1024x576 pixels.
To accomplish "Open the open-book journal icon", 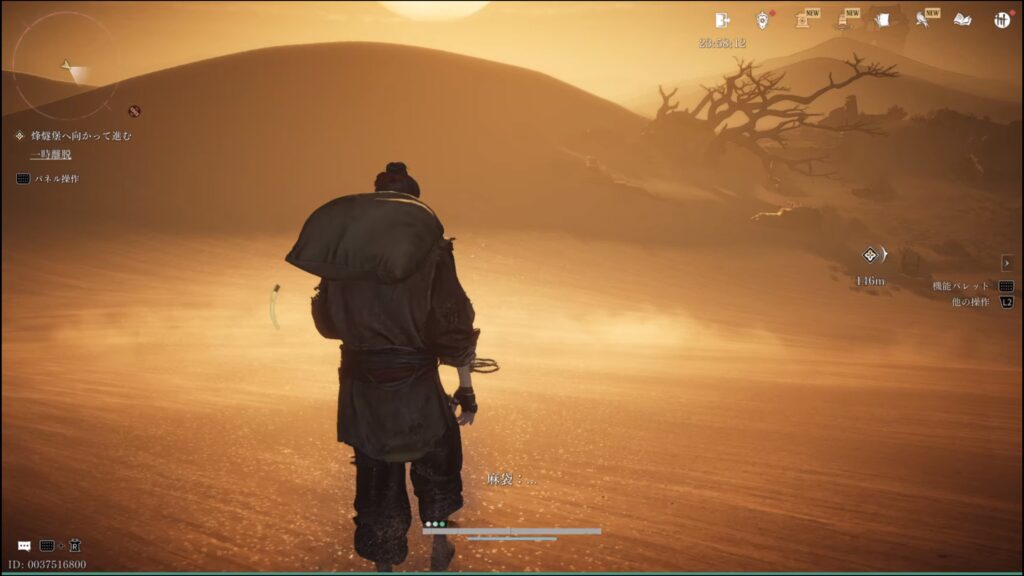I will pos(962,20).
